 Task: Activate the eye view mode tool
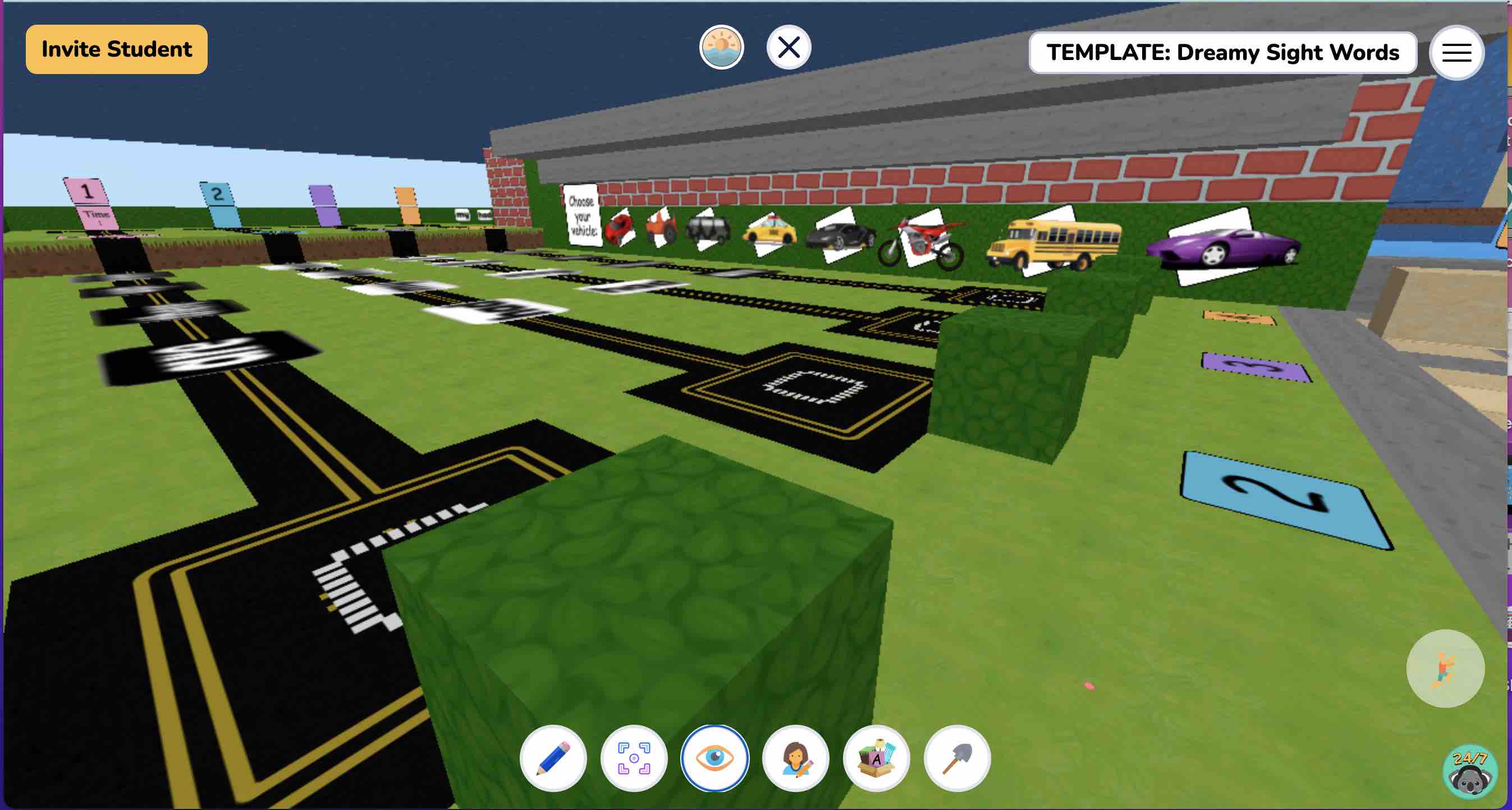714,758
